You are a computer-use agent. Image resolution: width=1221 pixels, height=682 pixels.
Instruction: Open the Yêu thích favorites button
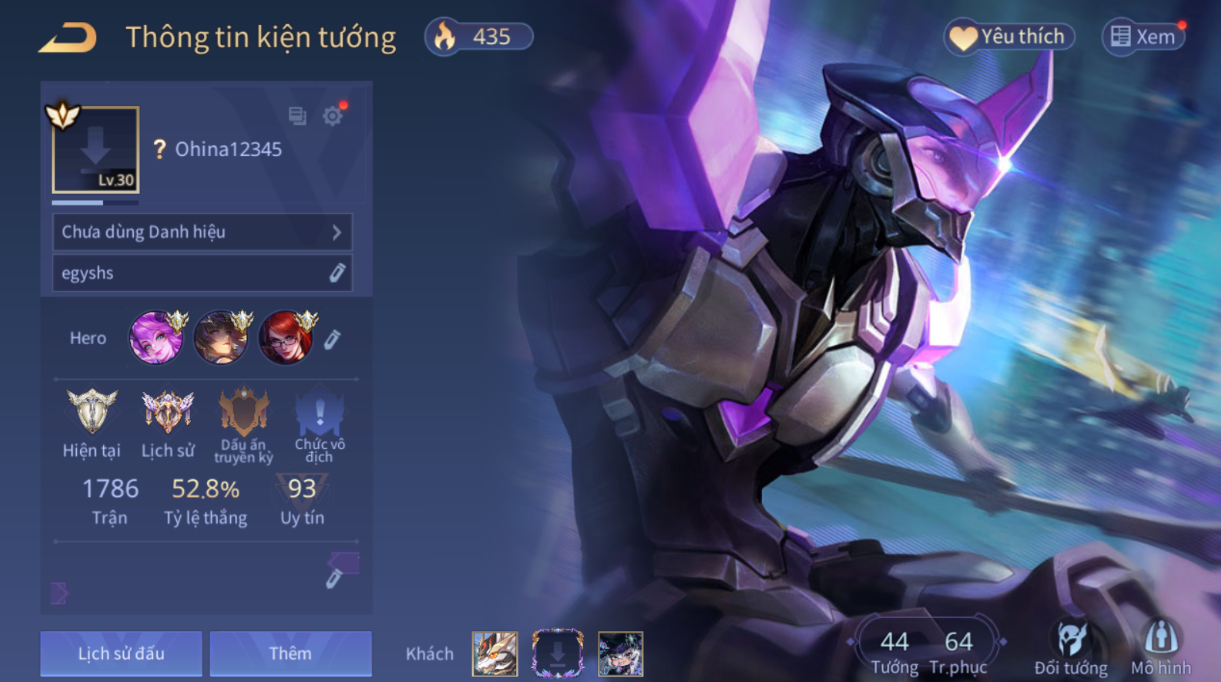1010,37
